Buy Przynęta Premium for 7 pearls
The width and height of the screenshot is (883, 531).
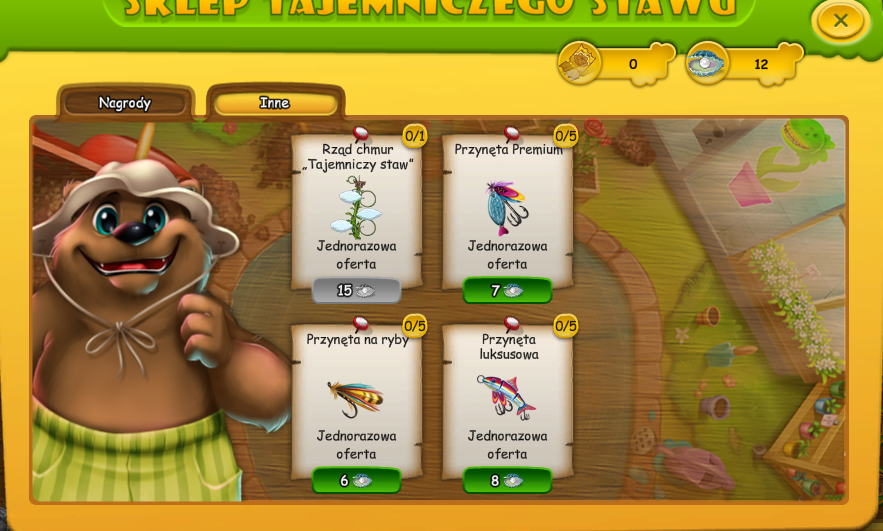click(507, 291)
